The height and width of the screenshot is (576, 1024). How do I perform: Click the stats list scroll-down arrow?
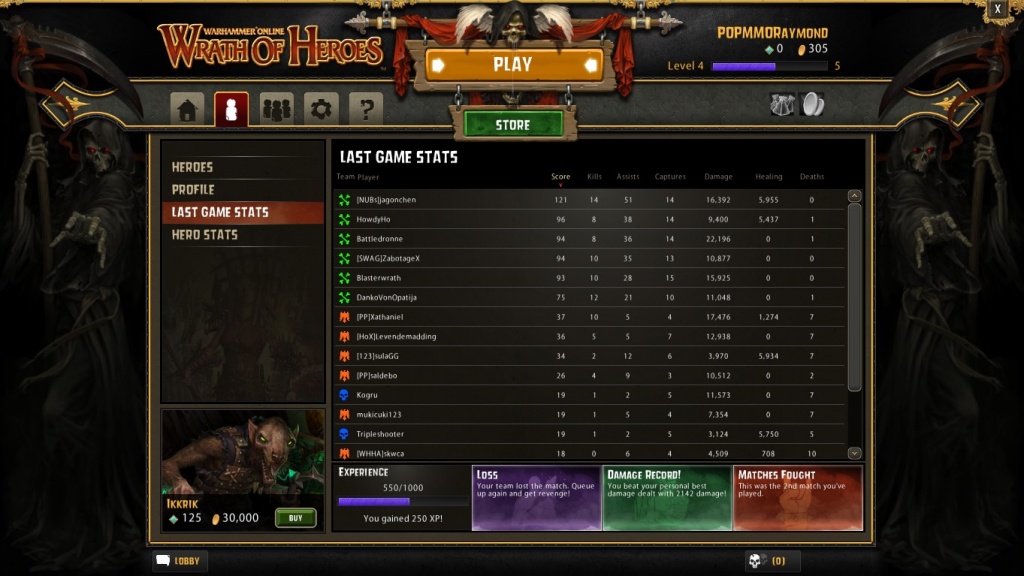tap(854, 453)
